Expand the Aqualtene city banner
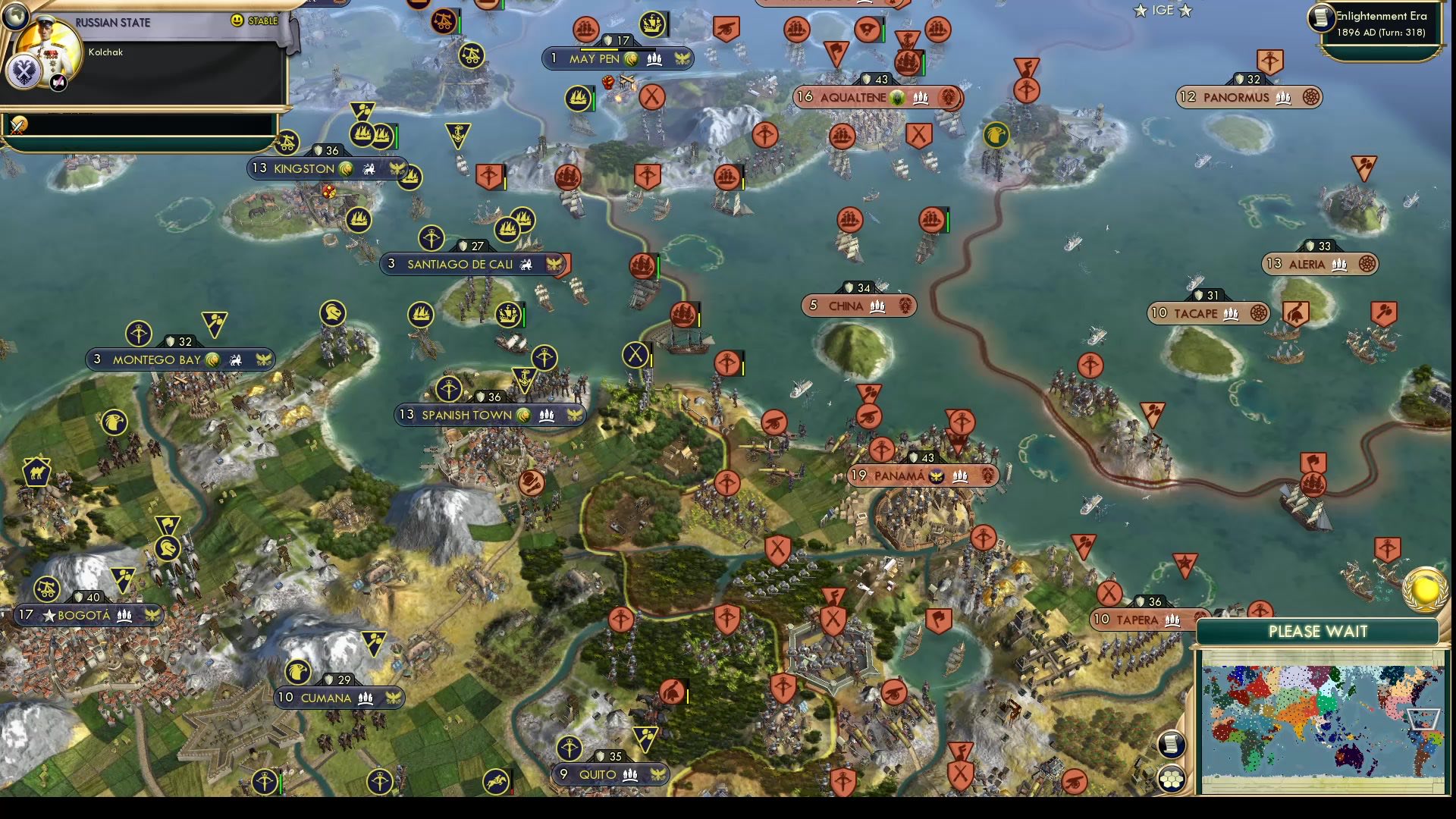The height and width of the screenshot is (819, 1456). 877,96
